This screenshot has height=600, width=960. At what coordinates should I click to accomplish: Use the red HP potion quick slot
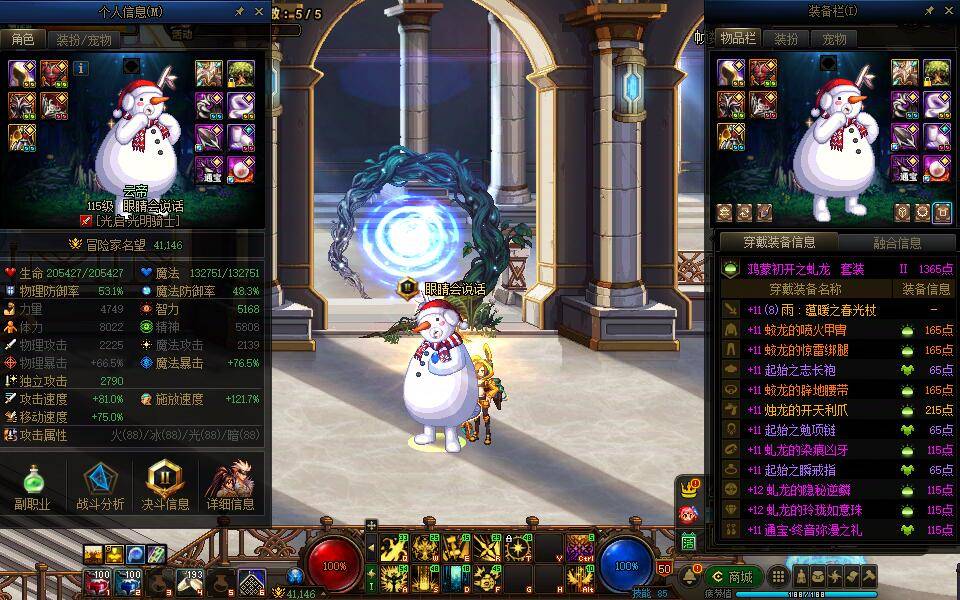tap(101, 579)
